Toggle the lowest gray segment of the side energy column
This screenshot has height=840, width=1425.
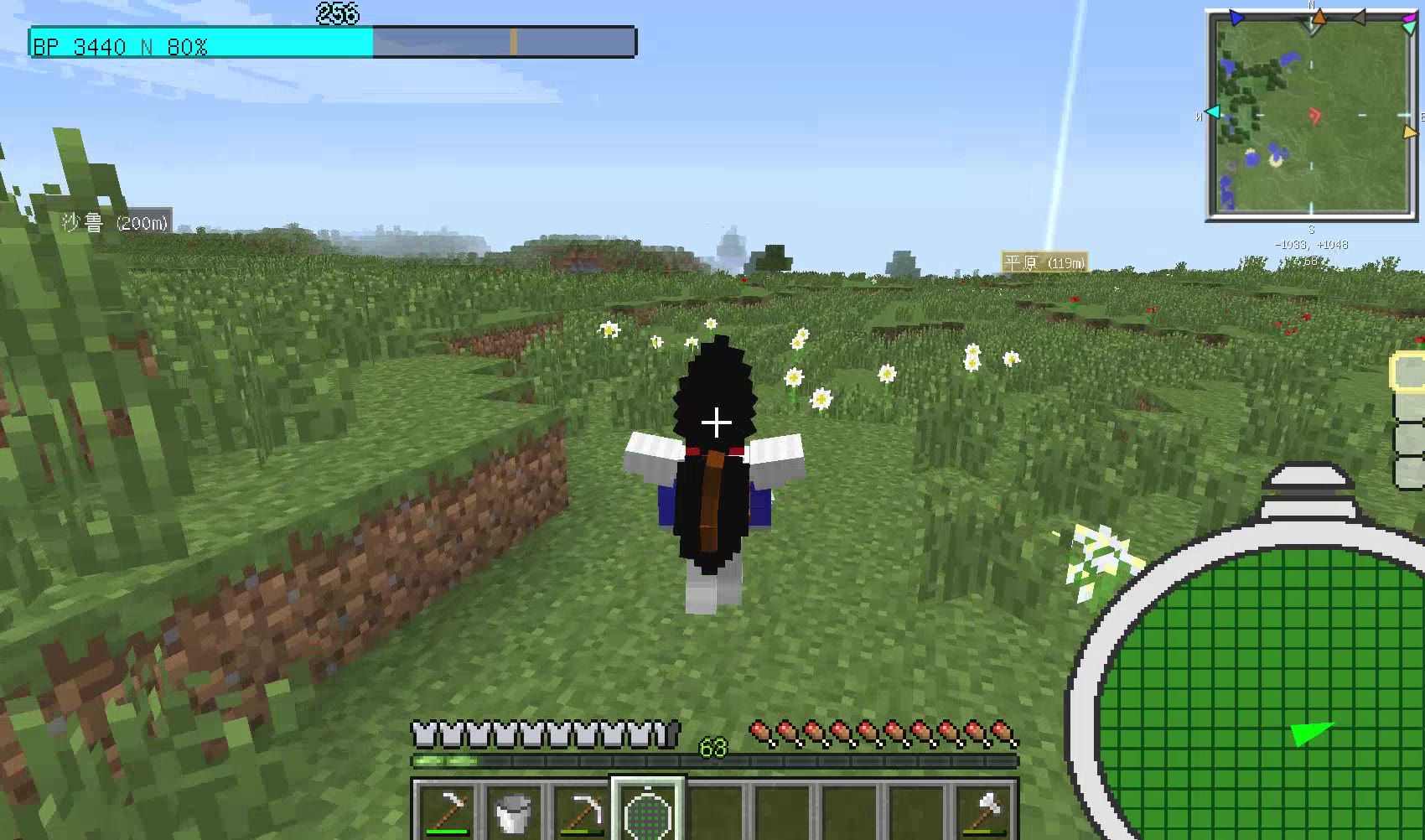tap(1407, 472)
